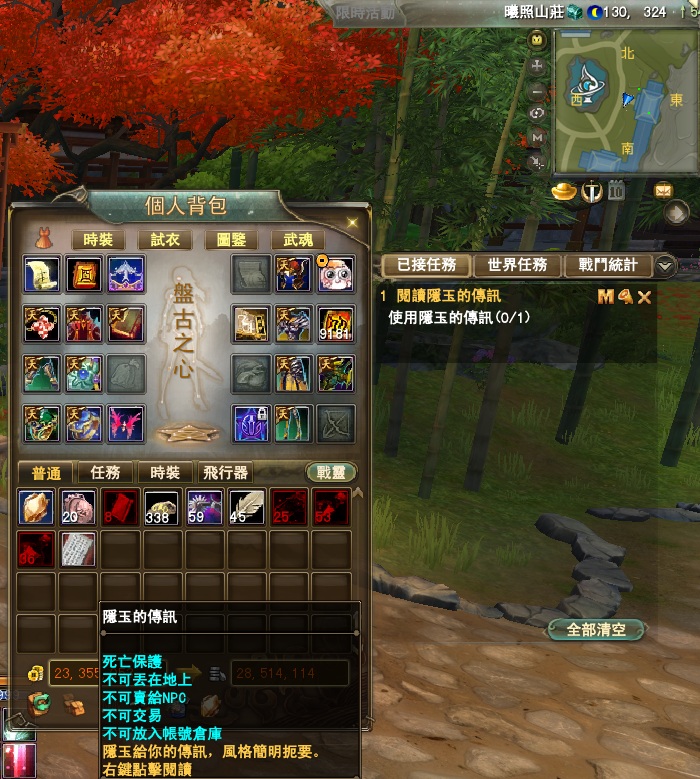Open the mail envelope icon below the minimap
Viewport: 700px width, 779px height.
663,190
